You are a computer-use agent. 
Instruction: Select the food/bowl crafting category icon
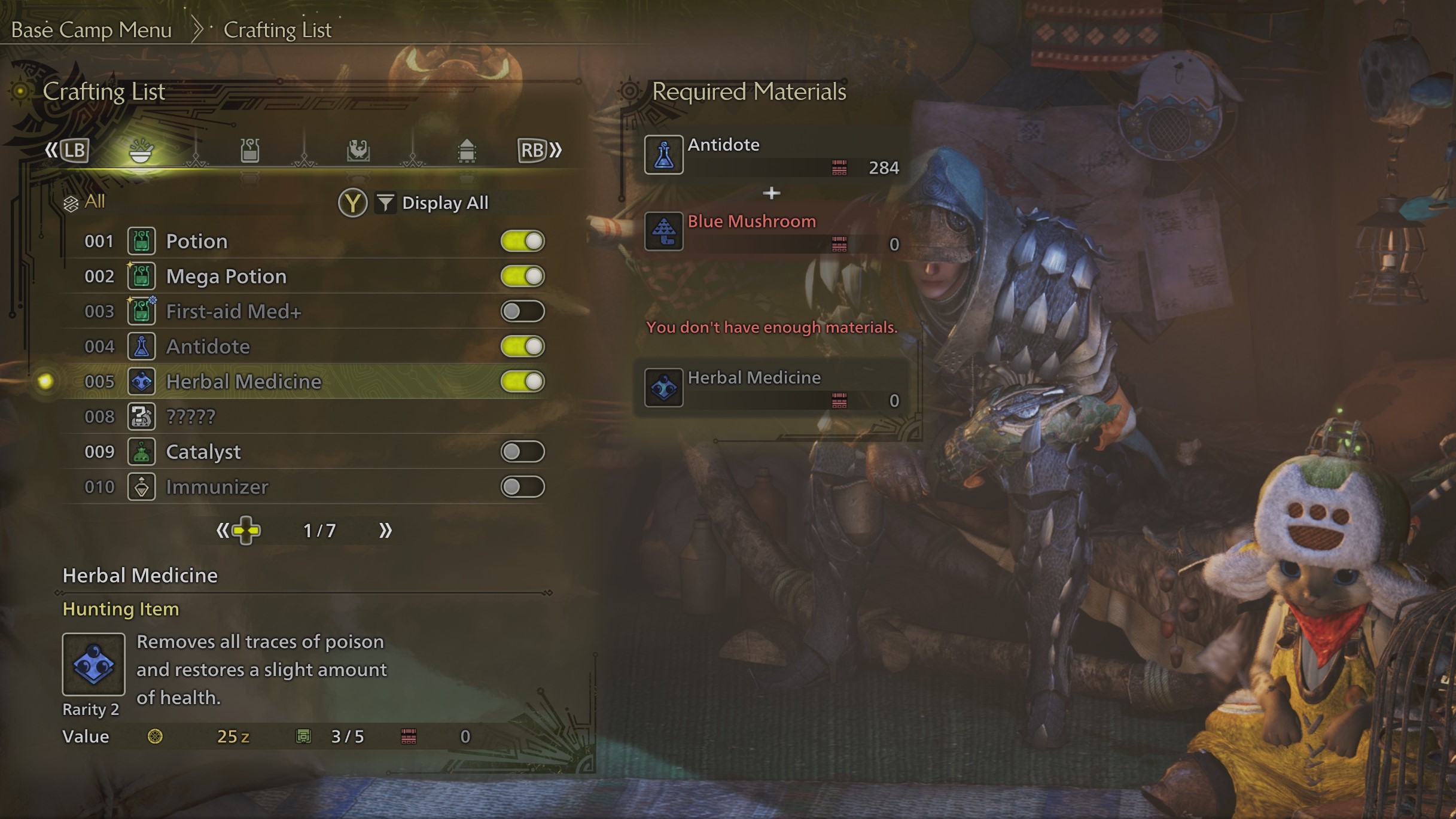142,151
